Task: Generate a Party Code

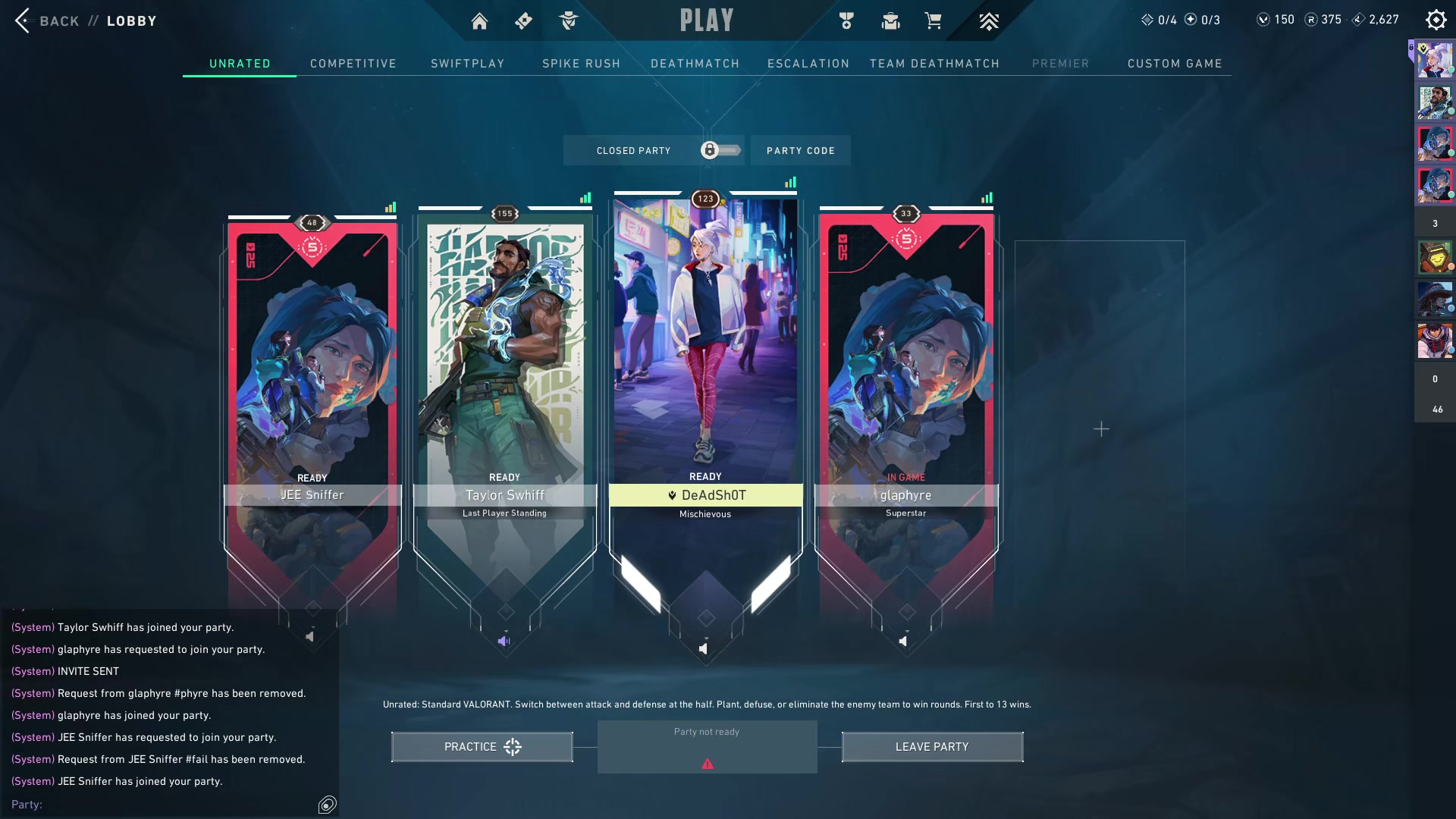Action: (x=800, y=150)
